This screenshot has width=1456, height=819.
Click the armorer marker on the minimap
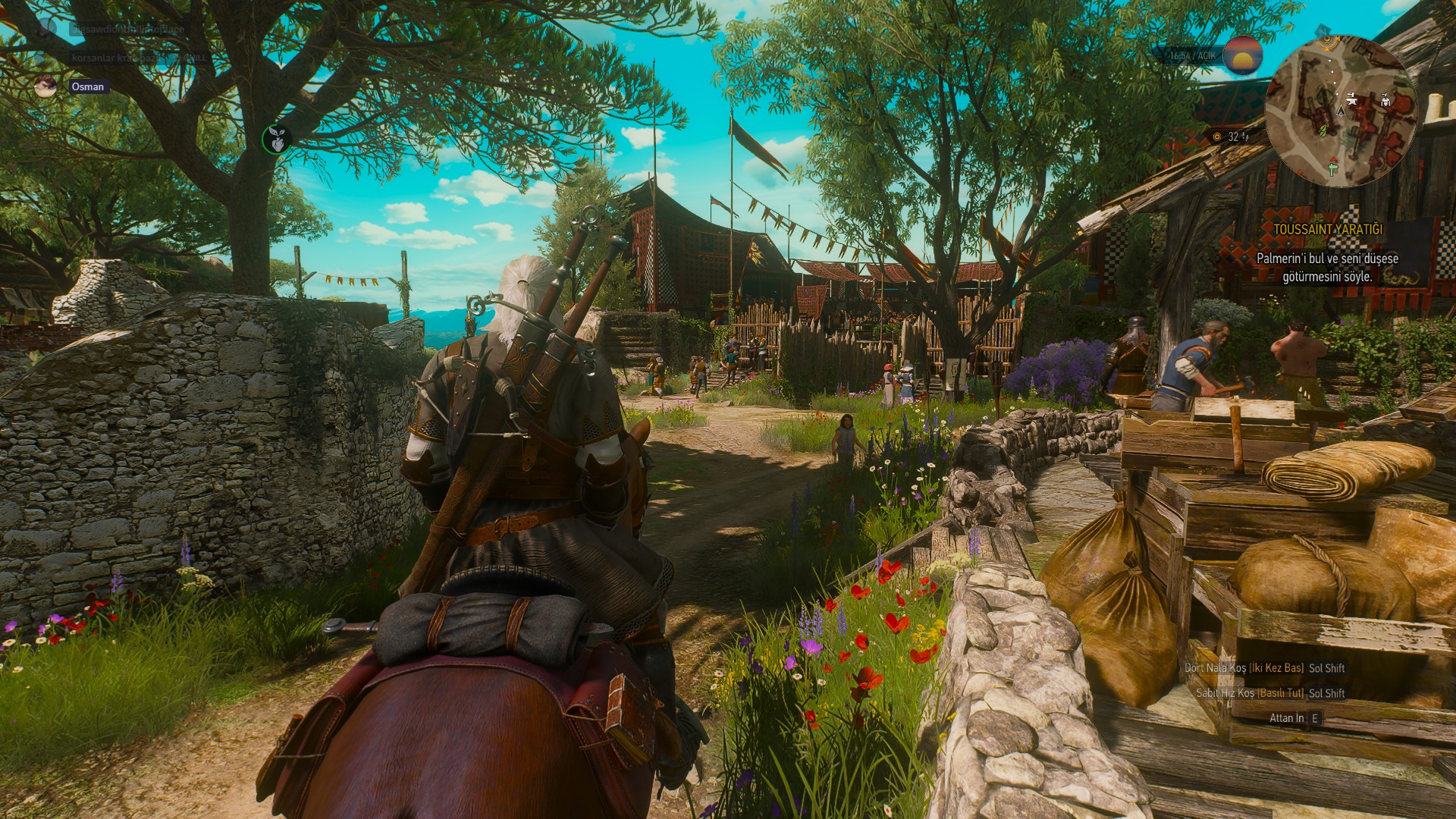click(x=1386, y=99)
